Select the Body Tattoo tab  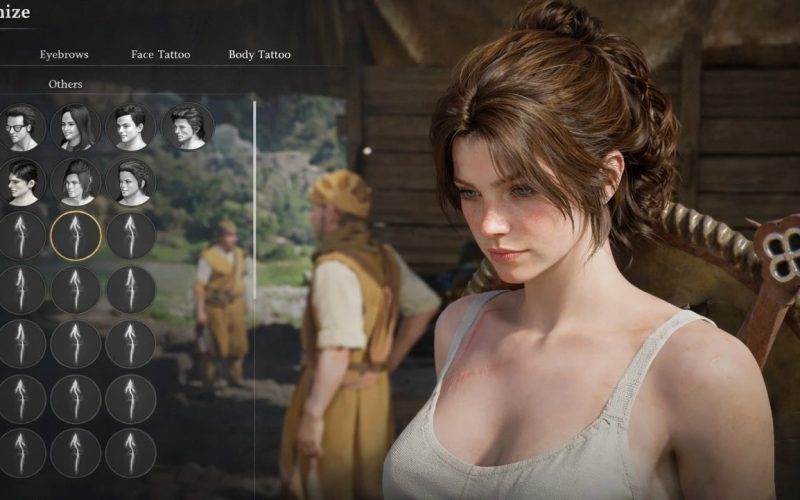point(259,54)
